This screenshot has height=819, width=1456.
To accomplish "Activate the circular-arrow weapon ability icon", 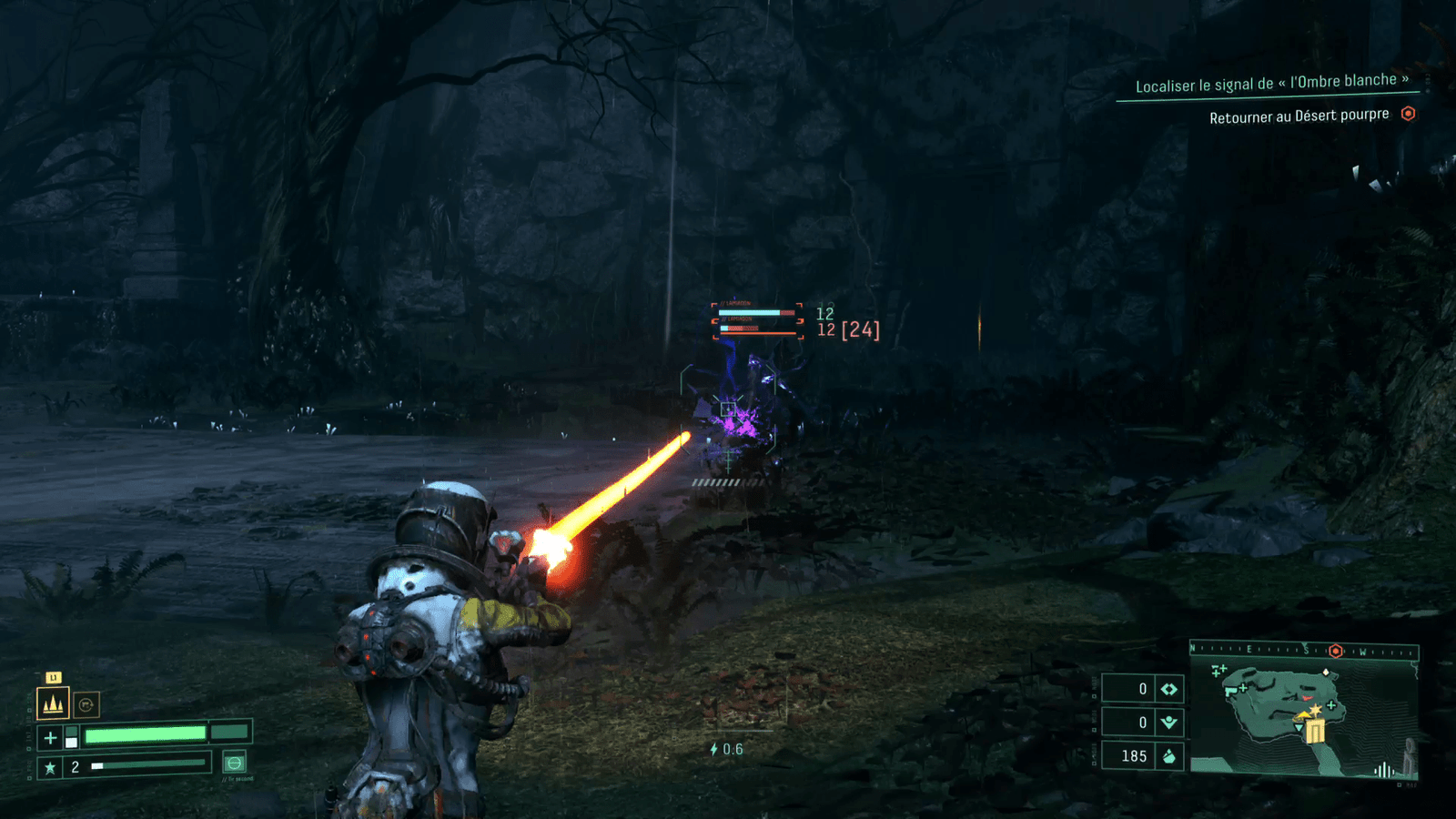I will point(86,704).
